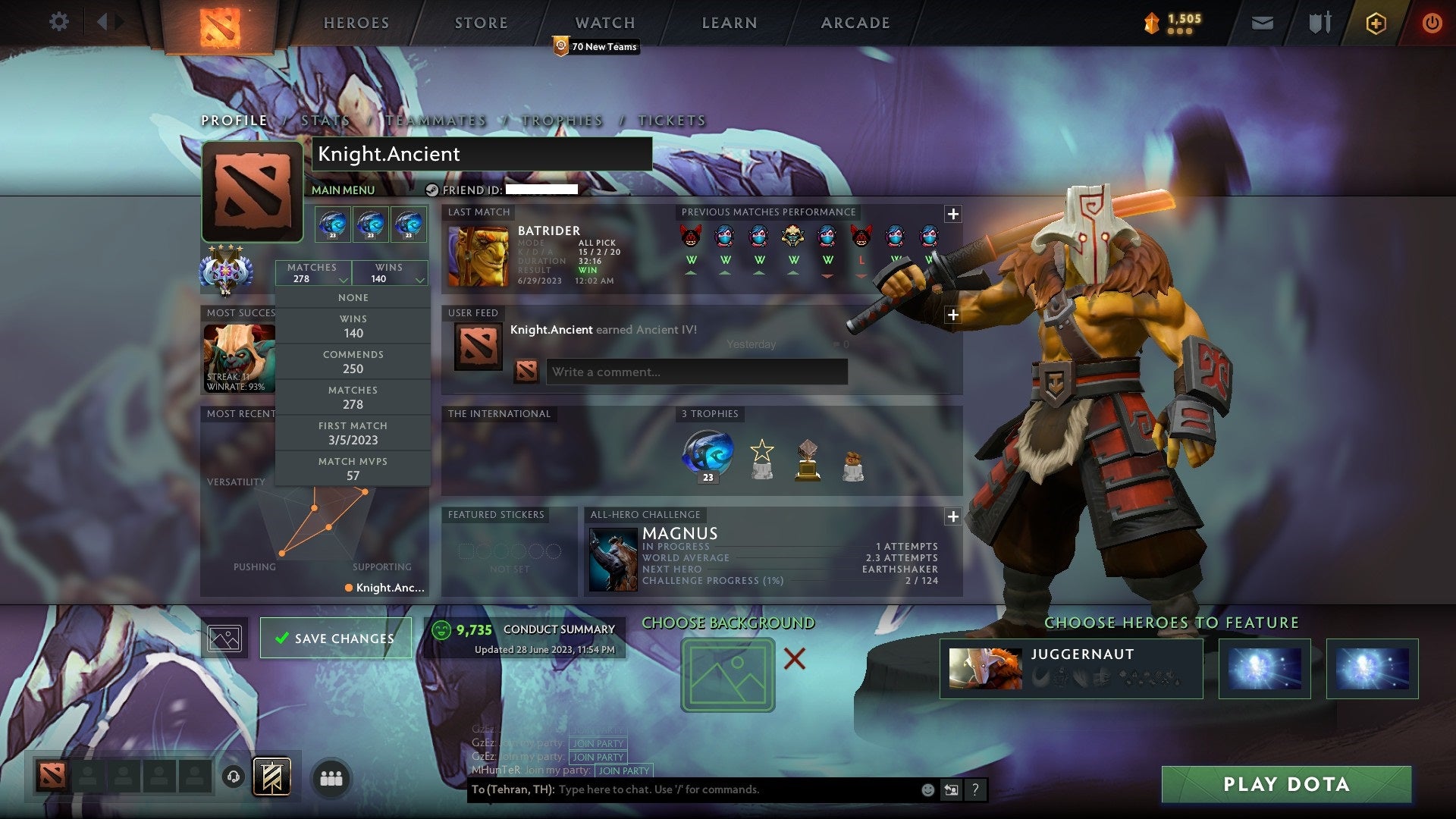
Task: Click the armory shield and sword icon
Action: pos(1319,22)
